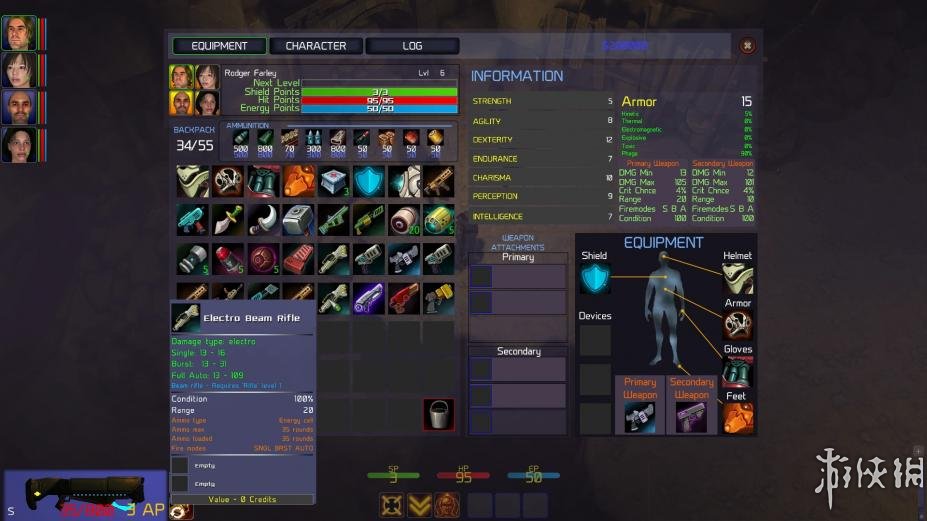Viewport: 927px width, 521px height.
Task: Select the equipped Armor slot
Action: click(x=738, y=325)
